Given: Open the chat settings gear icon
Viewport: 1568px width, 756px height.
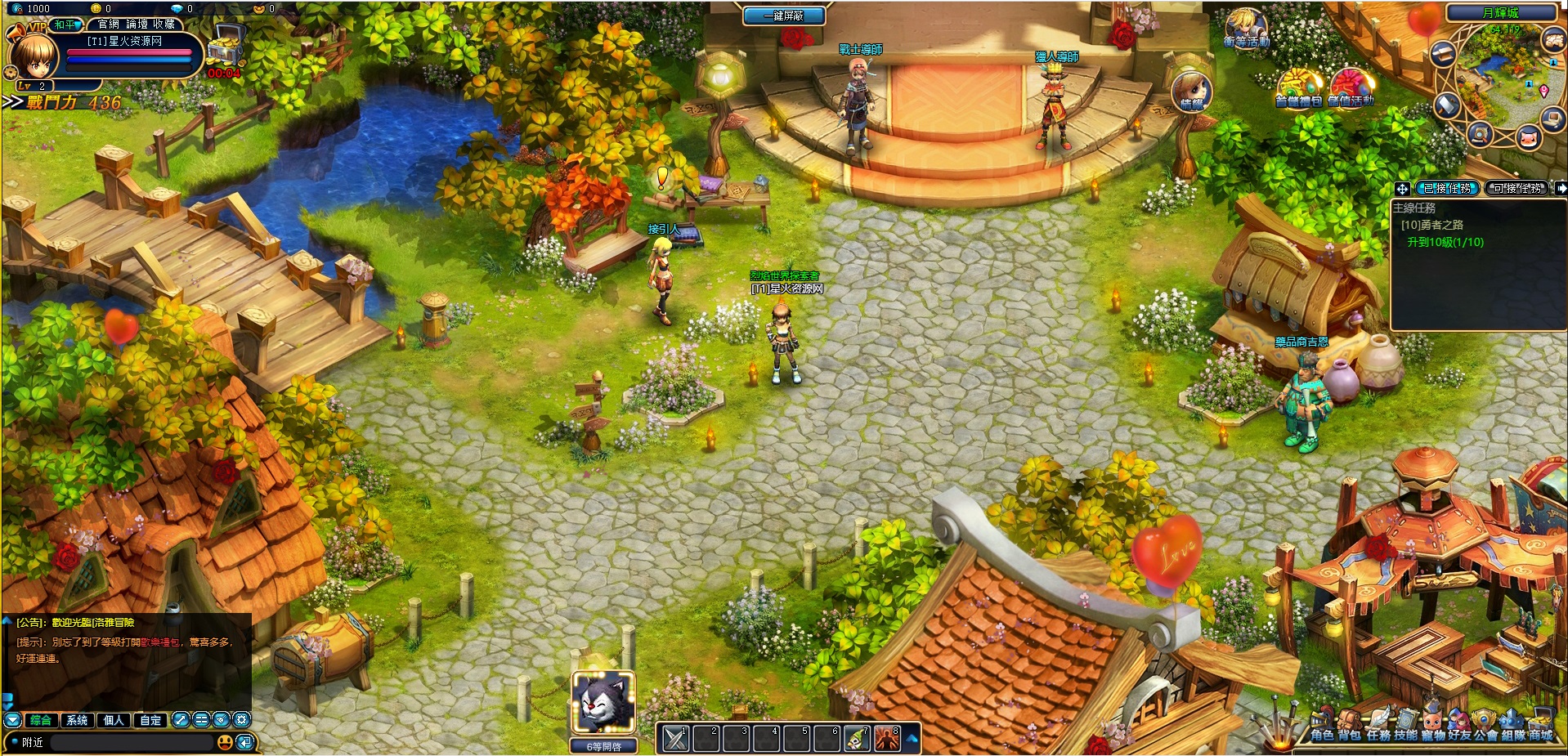Looking at the screenshot, I should pyautogui.click(x=240, y=720).
